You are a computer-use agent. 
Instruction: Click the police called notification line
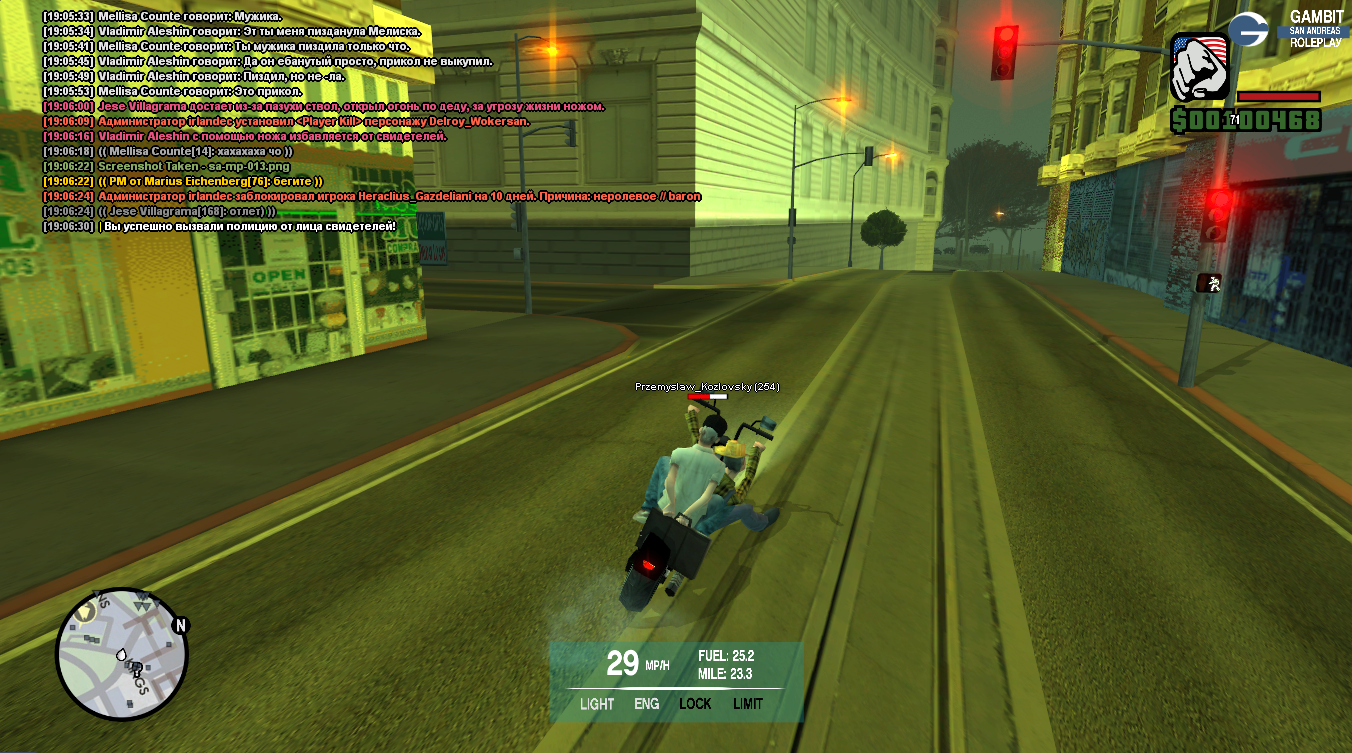250,226
